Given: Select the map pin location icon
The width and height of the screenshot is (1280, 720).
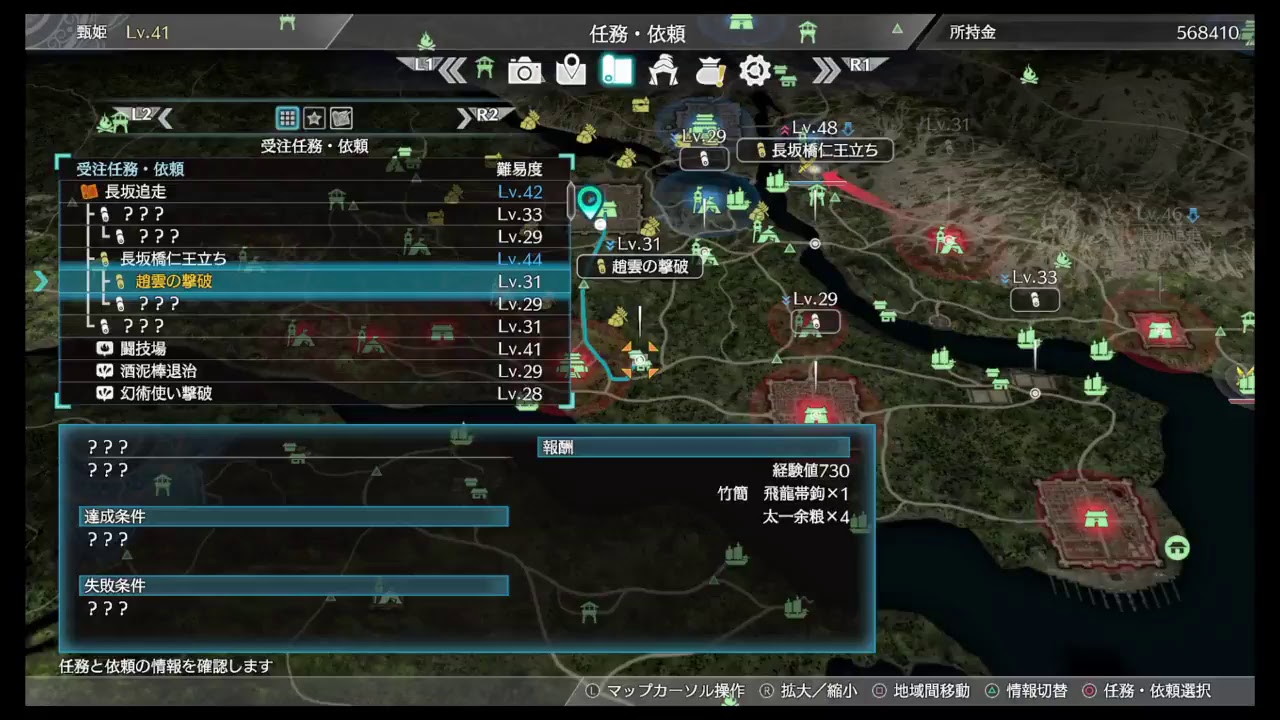Looking at the screenshot, I should pos(571,71).
